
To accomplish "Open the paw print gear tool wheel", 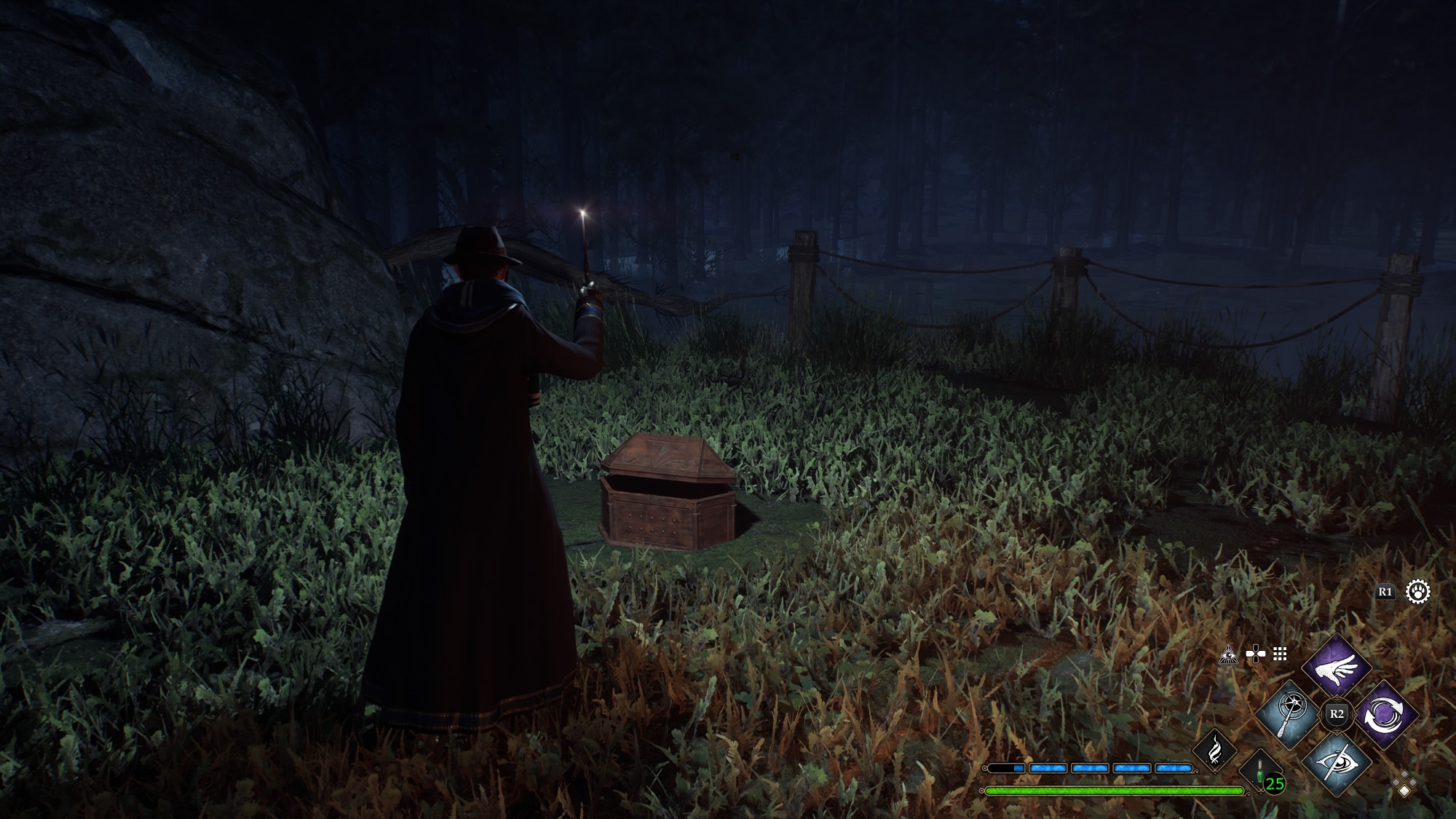I will tap(1417, 592).
